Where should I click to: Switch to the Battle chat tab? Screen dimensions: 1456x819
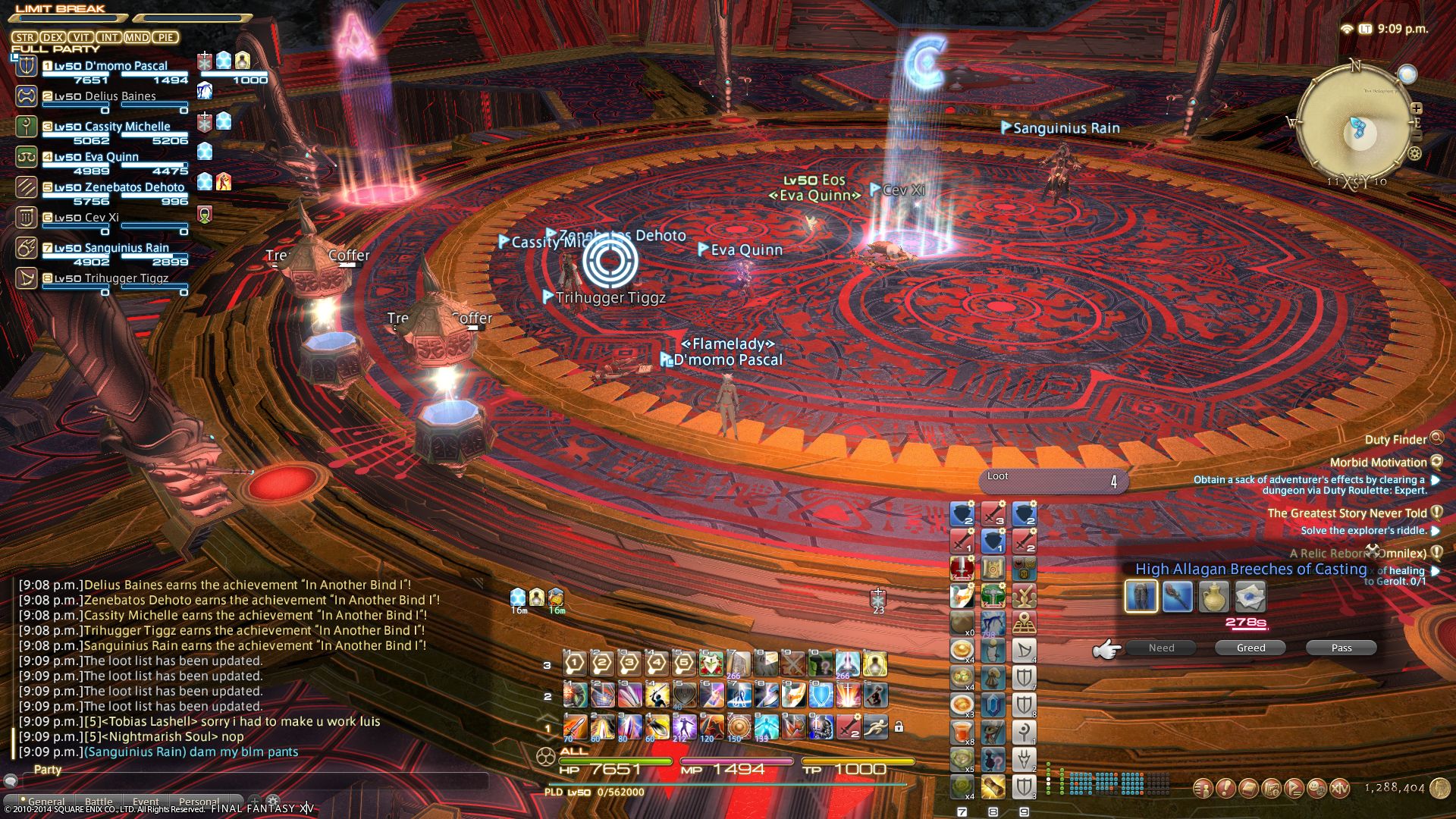click(x=99, y=802)
